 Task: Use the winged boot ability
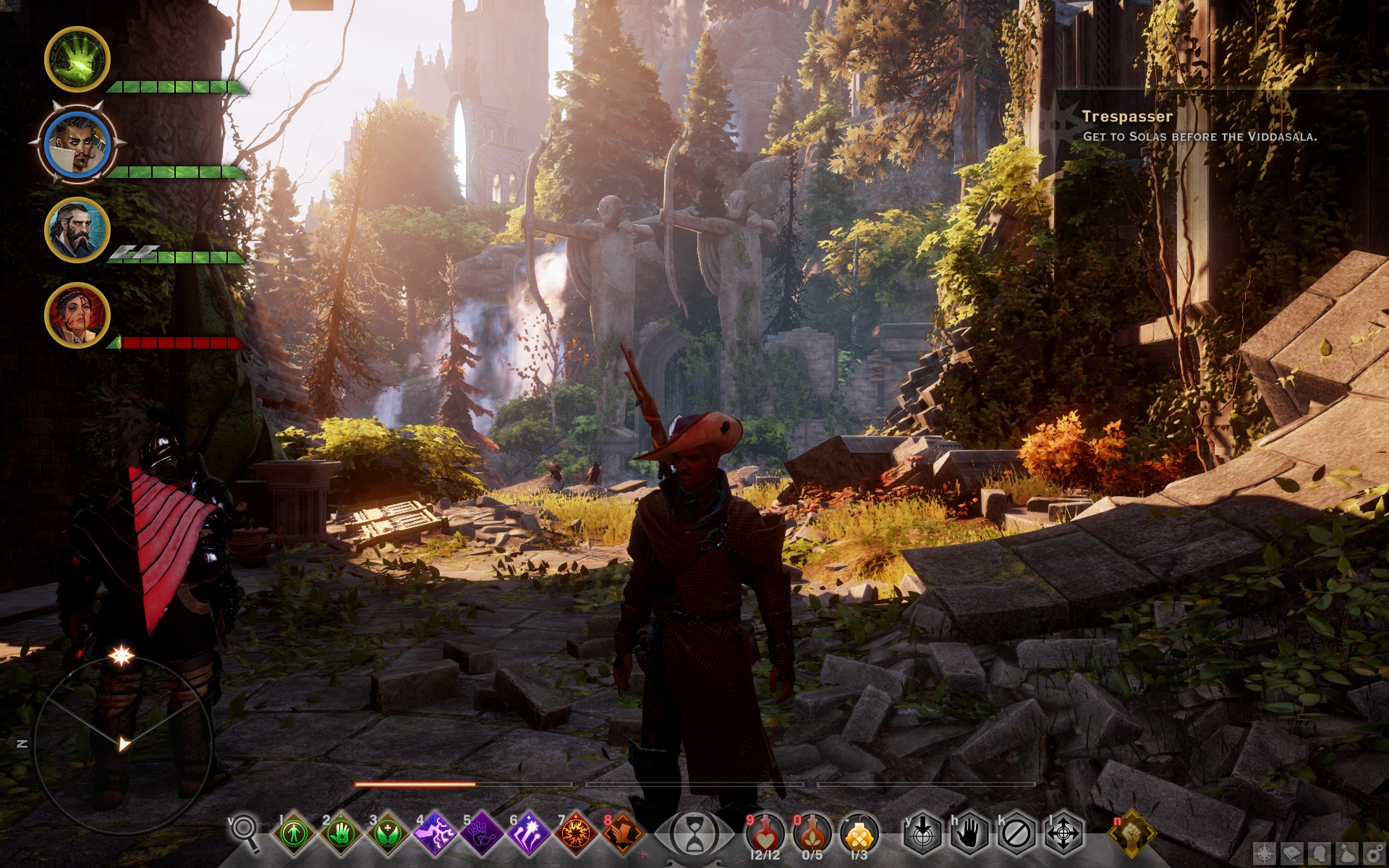(x=623, y=834)
